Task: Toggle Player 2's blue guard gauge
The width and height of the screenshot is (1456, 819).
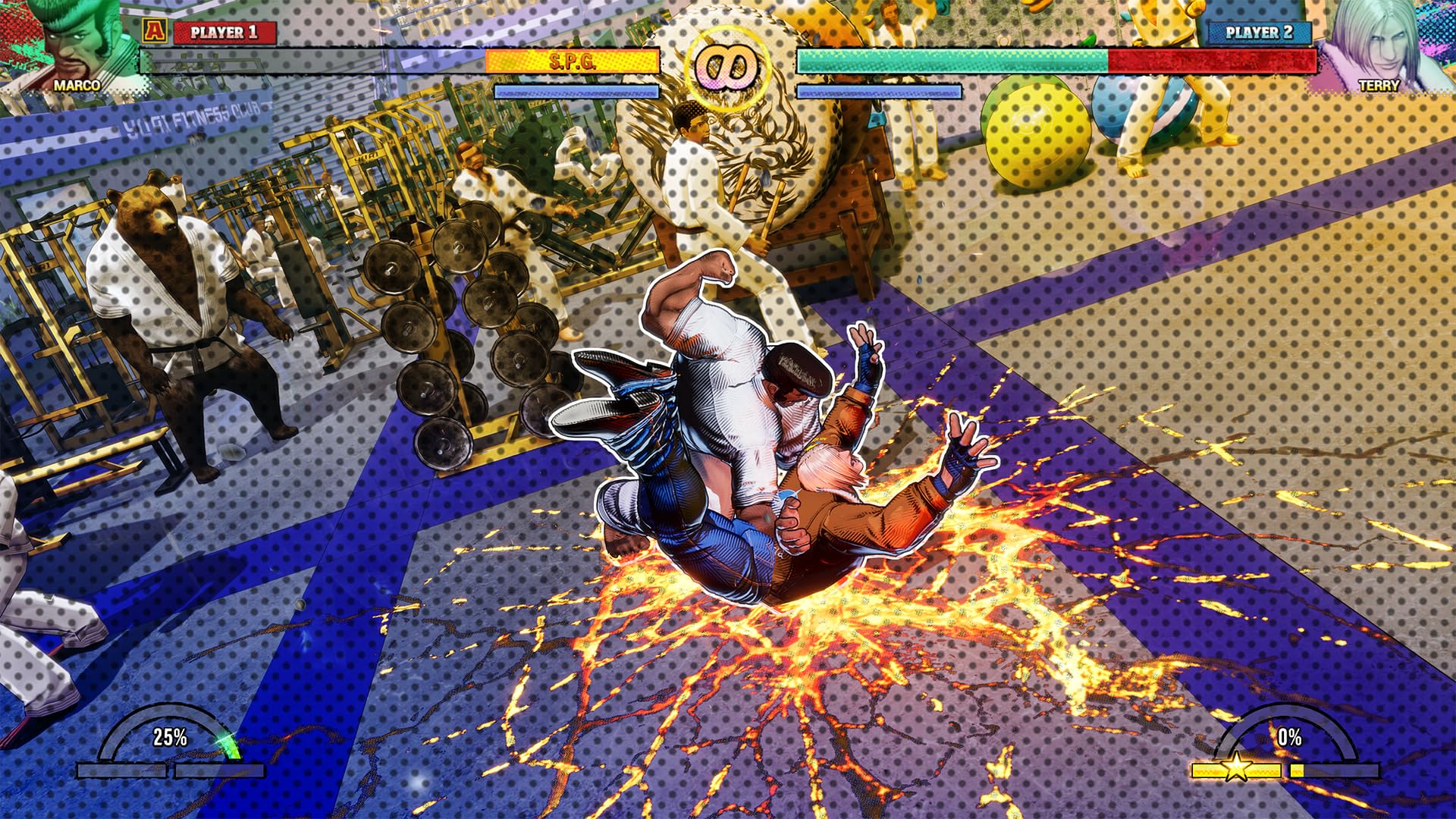Action: click(x=880, y=90)
